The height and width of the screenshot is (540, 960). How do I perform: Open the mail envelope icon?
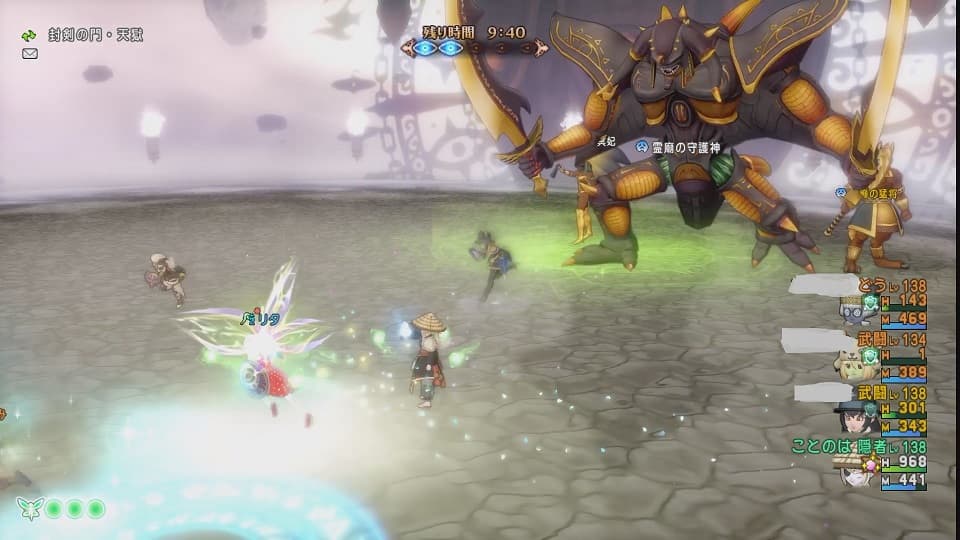click(29, 53)
